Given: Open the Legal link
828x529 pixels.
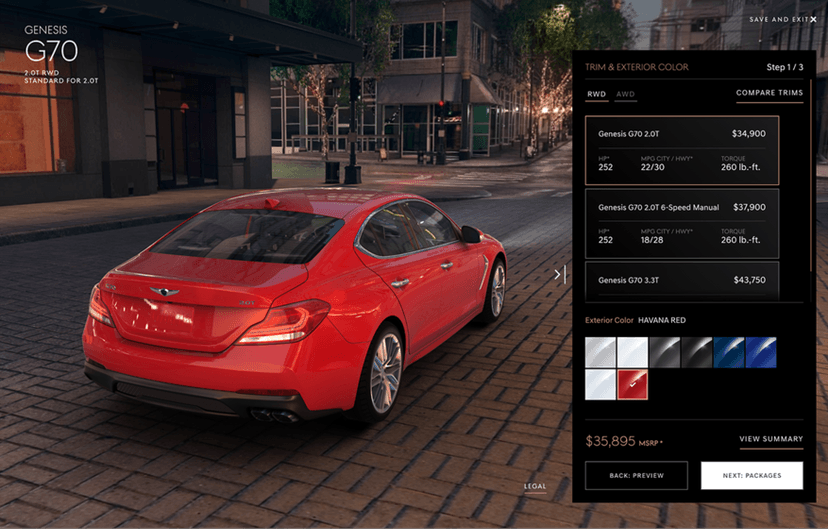Looking at the screenshot, I should tap(535, 487).
